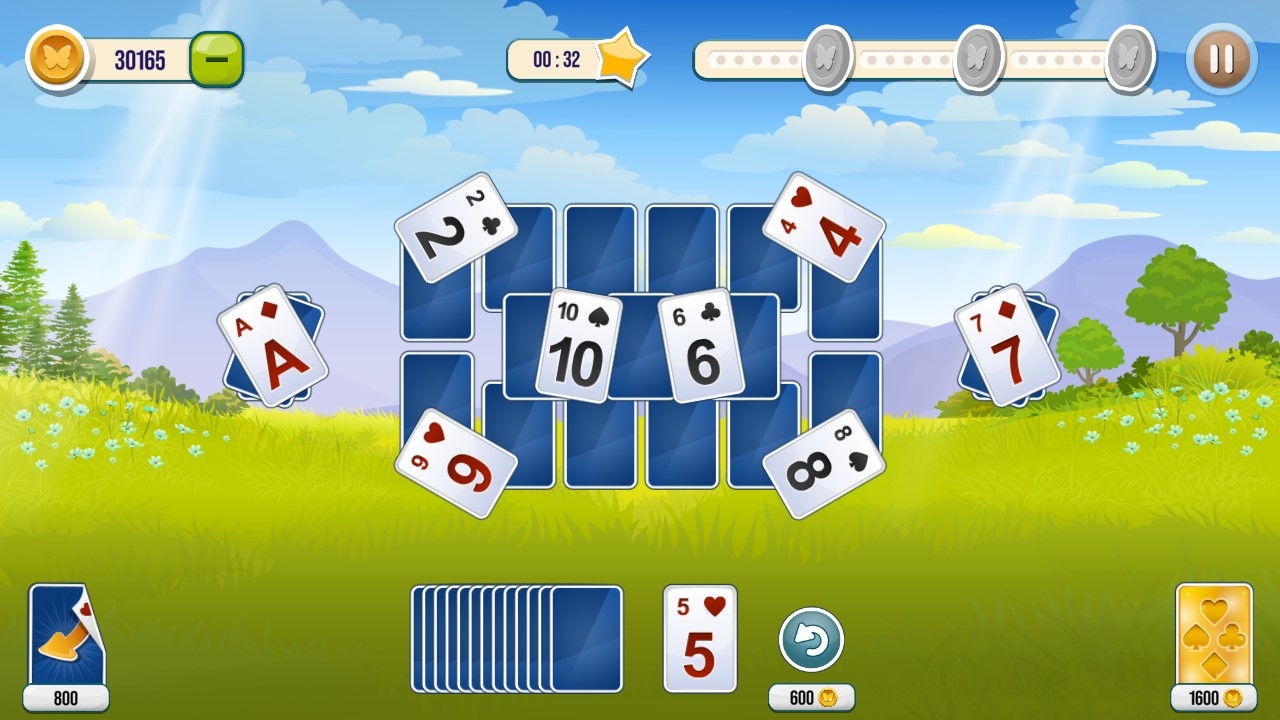This screenshot has height=720, width=1280.
Task: Click the 5 of Hearts waste card
Action: tap(698, 637)
